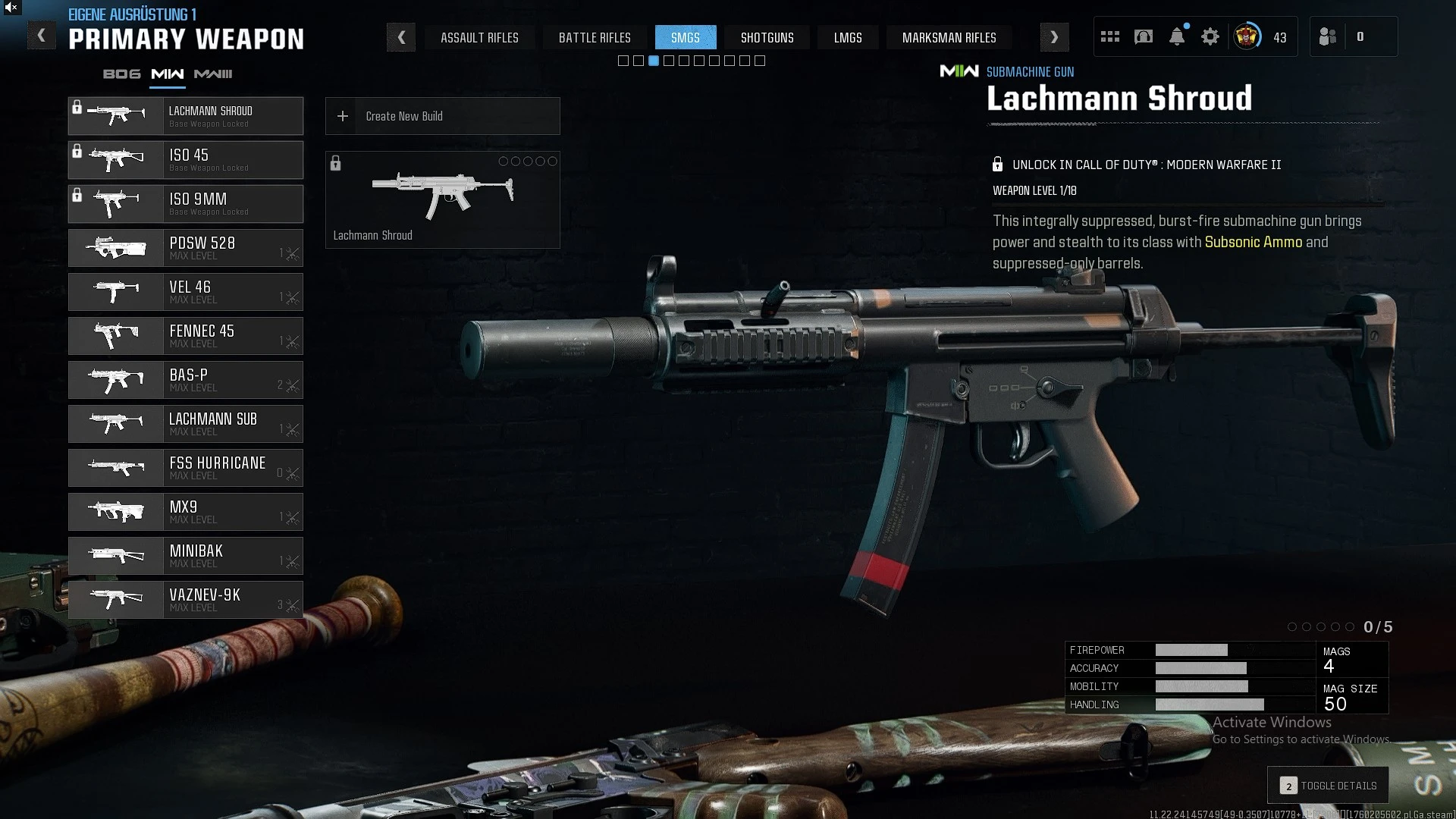
Task: Select the Lachmann Shroud build thumbnail
Action: [x=442, y=199]
